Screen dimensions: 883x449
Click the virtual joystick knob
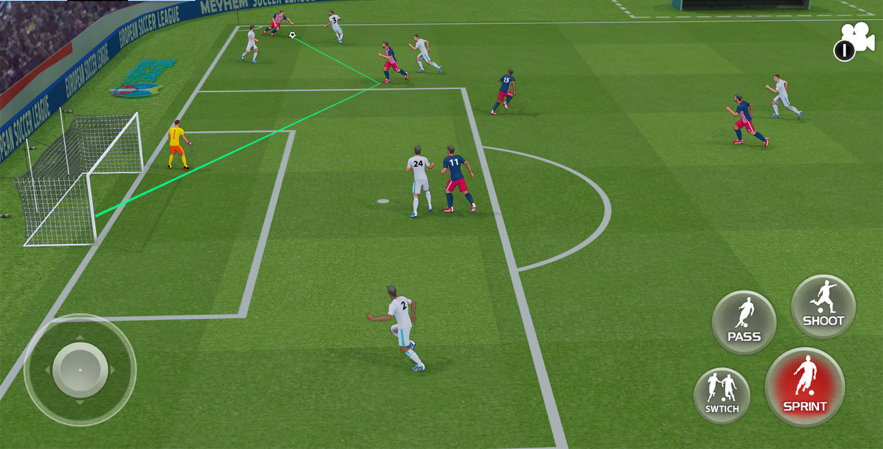80,369
